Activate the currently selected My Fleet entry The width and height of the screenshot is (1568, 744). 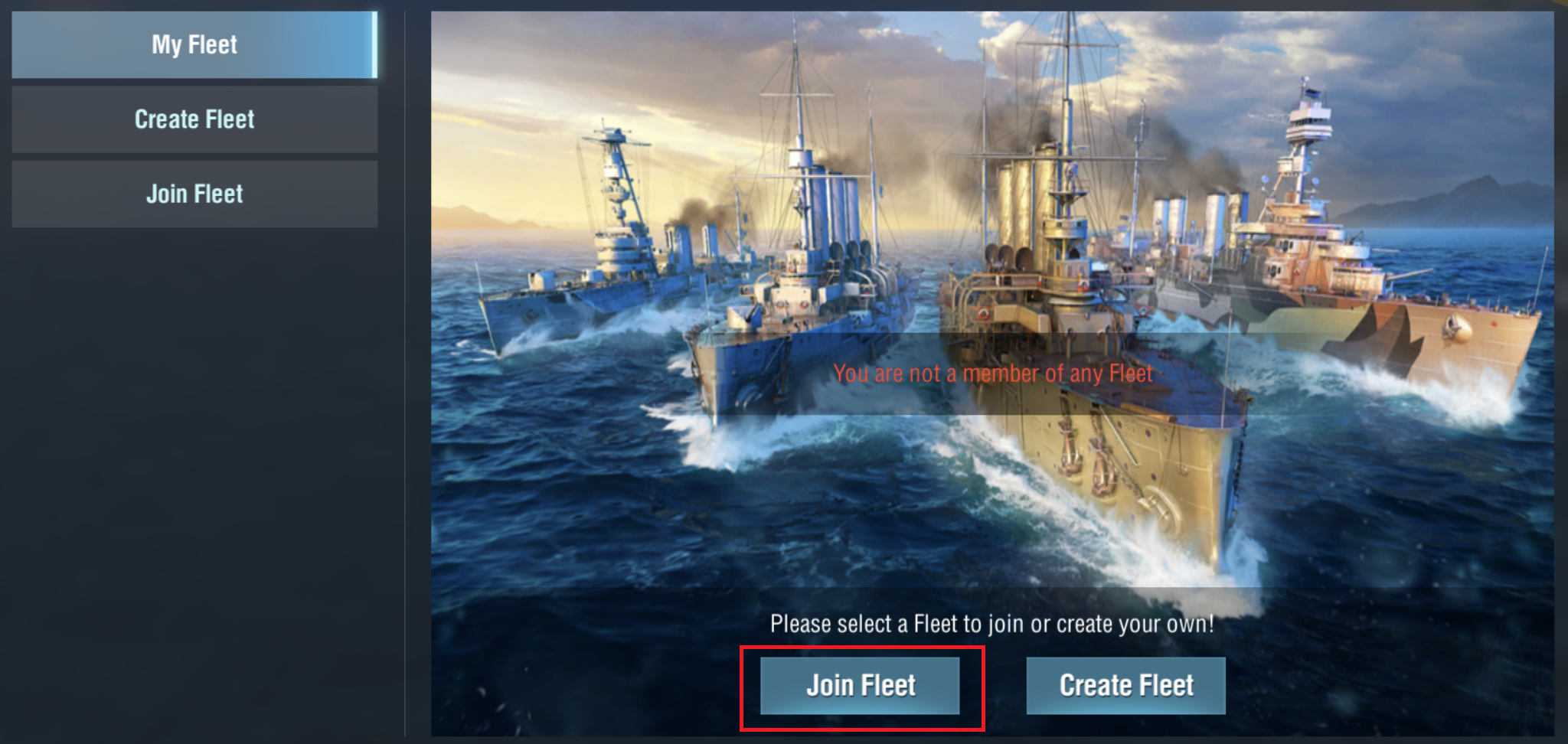point(194,44)
